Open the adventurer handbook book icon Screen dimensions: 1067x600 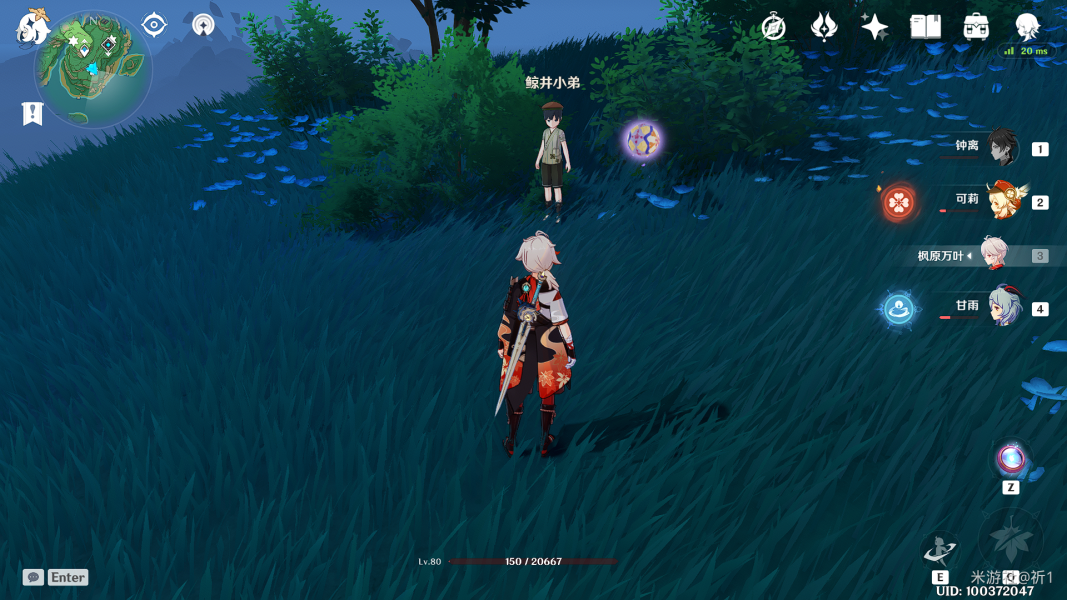pyautogui.click(x=925, y=27)
